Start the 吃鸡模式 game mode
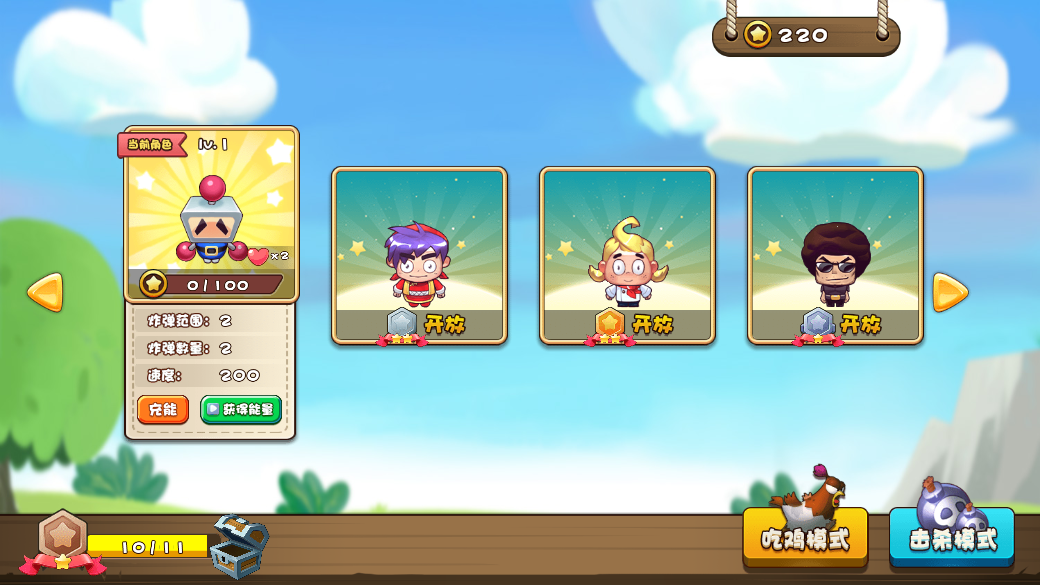This screenshot has height=585, width=1040. click(x=805, y=538)
